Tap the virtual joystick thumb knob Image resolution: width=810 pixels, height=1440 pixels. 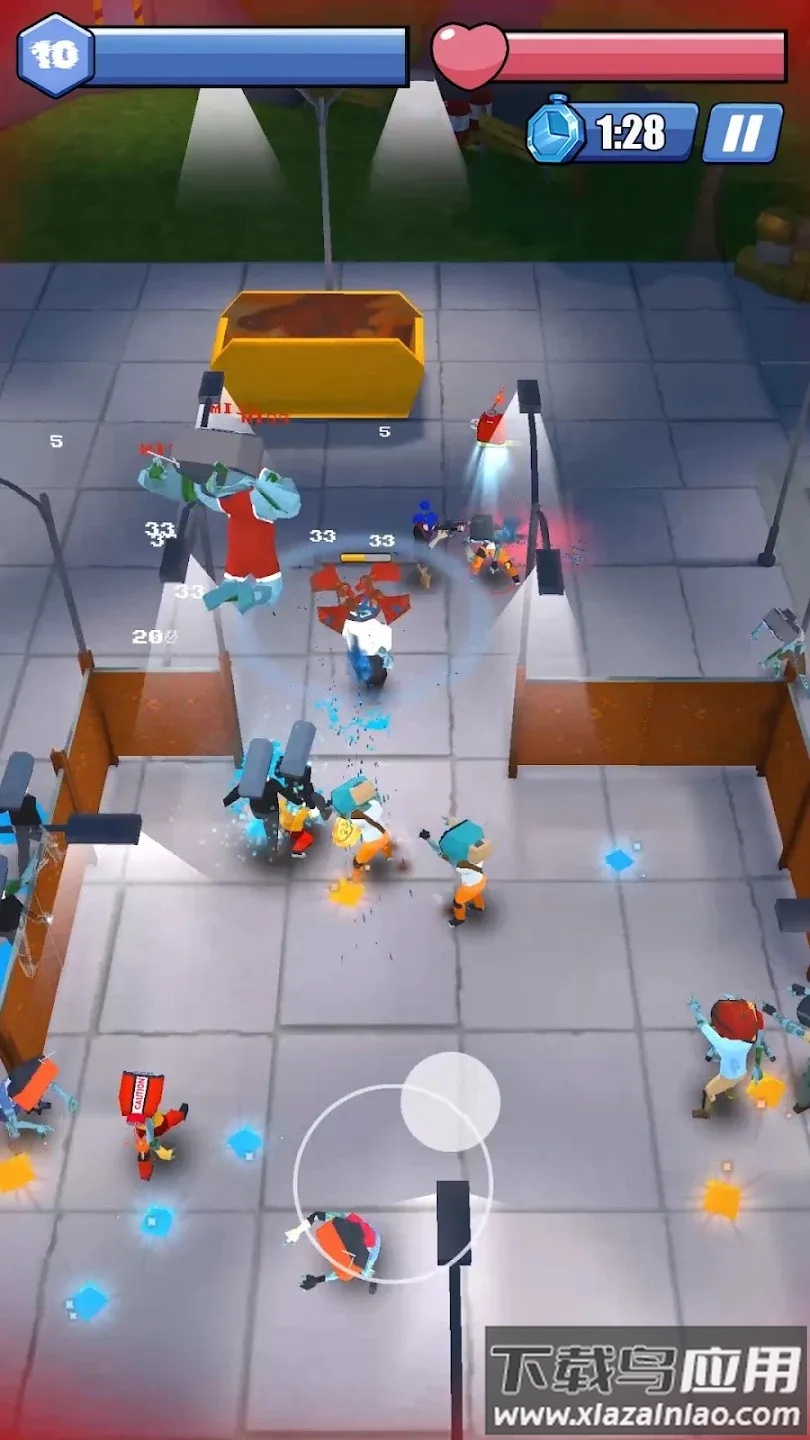(x=450, y=1101)
